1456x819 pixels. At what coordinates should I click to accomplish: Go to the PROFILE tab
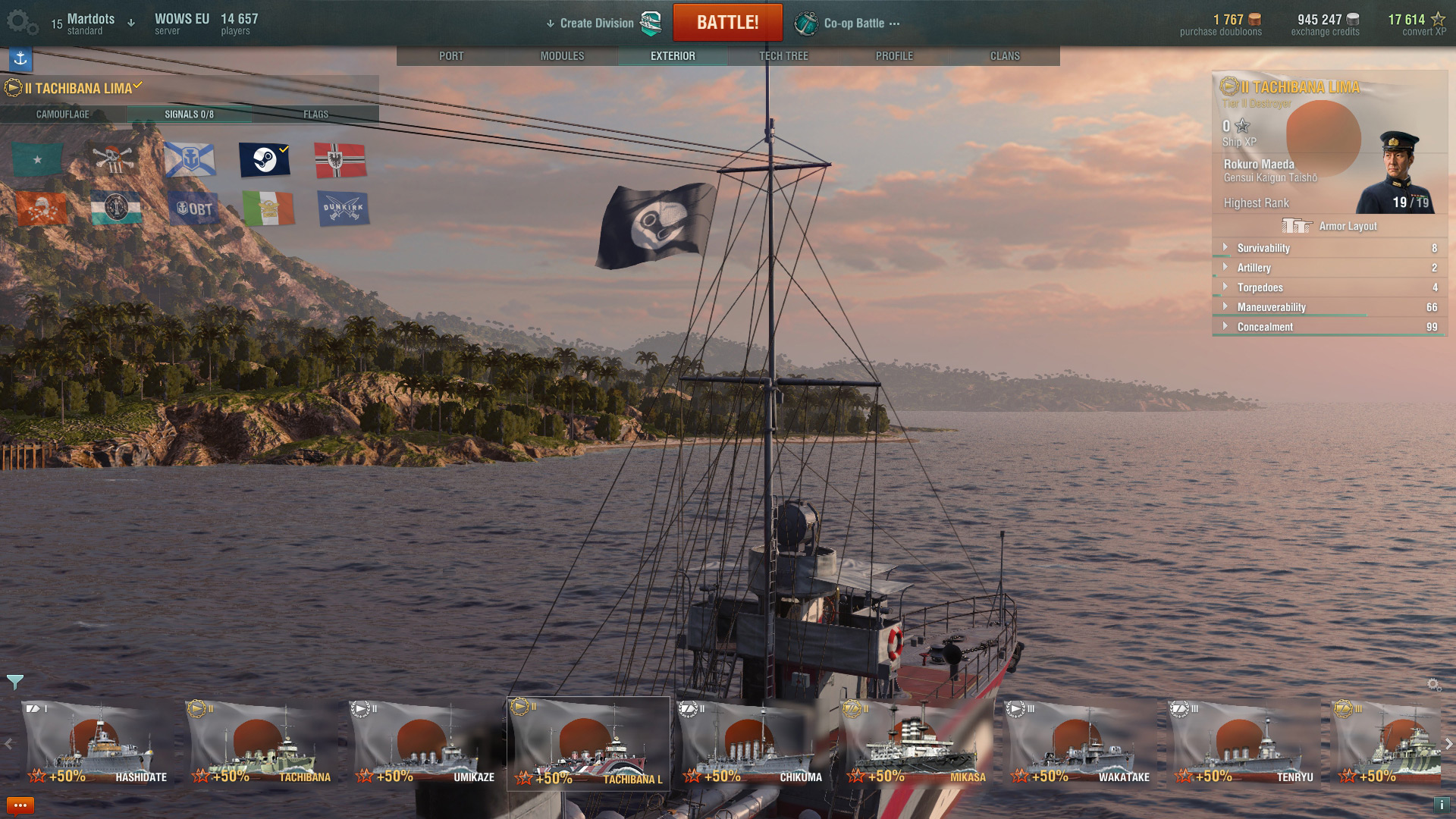tap(894, 56)
